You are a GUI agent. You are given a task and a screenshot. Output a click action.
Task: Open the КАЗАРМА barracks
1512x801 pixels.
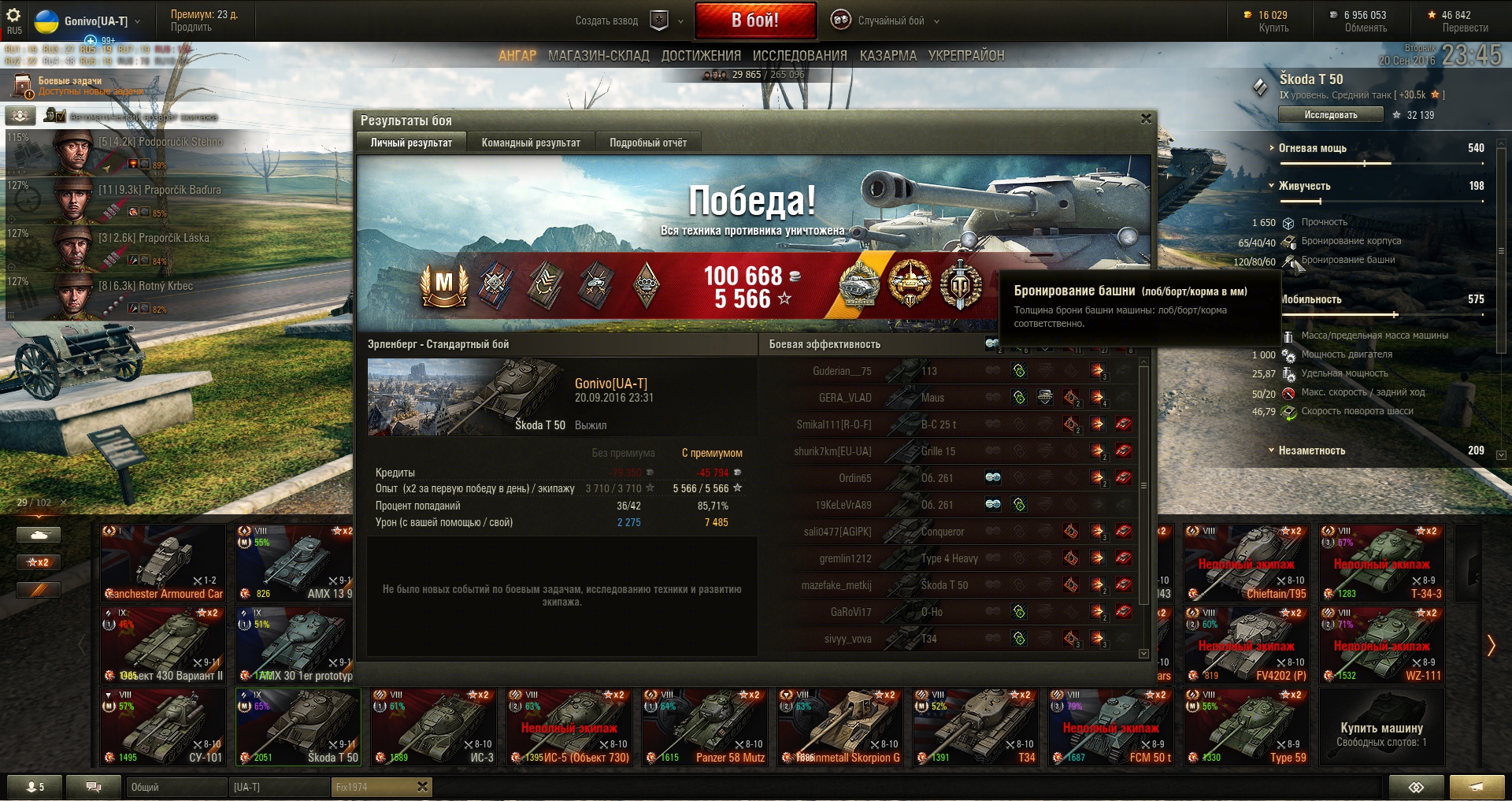(888, 56)
